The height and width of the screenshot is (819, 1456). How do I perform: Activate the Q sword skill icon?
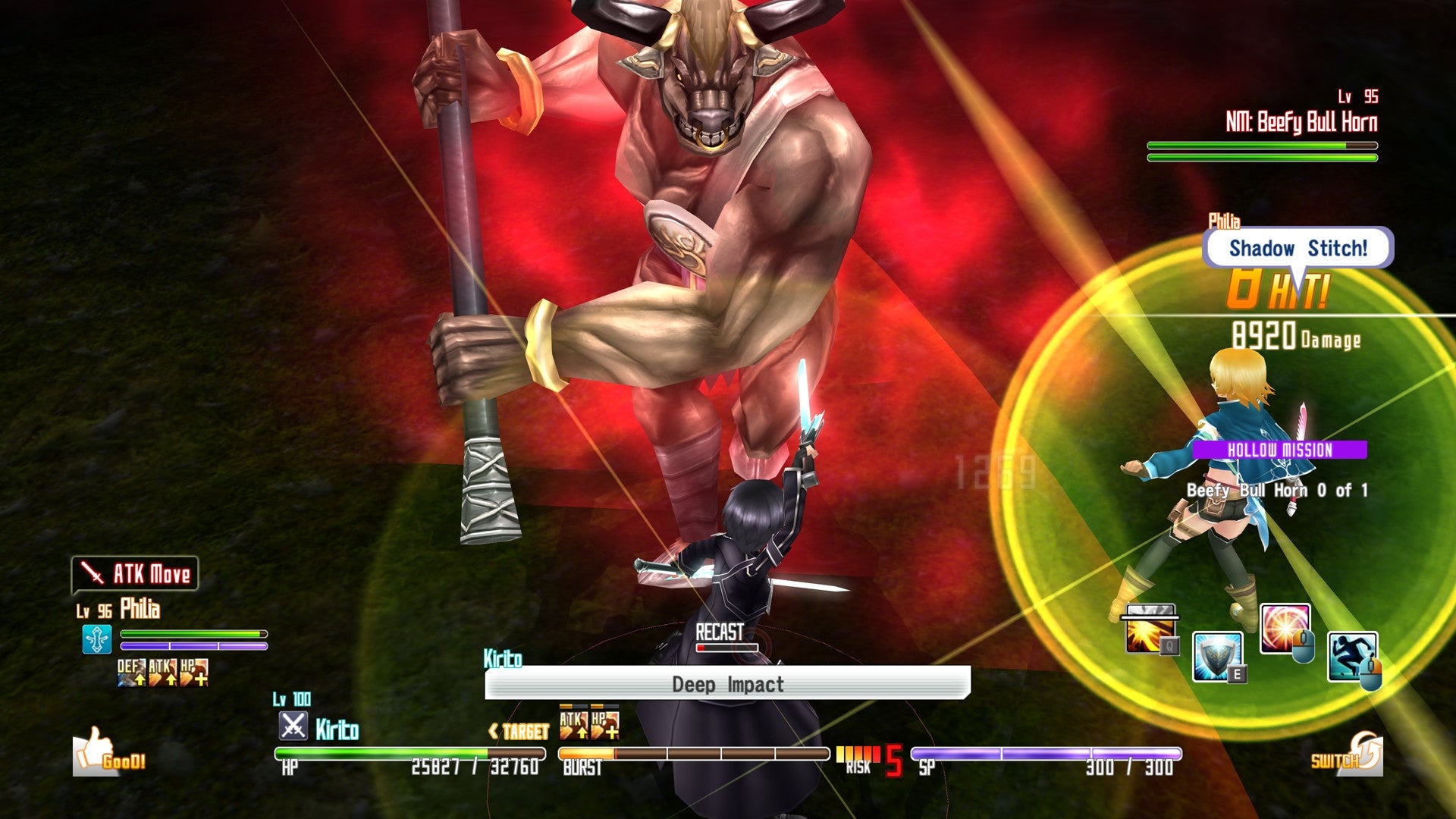pos(1149,629)
